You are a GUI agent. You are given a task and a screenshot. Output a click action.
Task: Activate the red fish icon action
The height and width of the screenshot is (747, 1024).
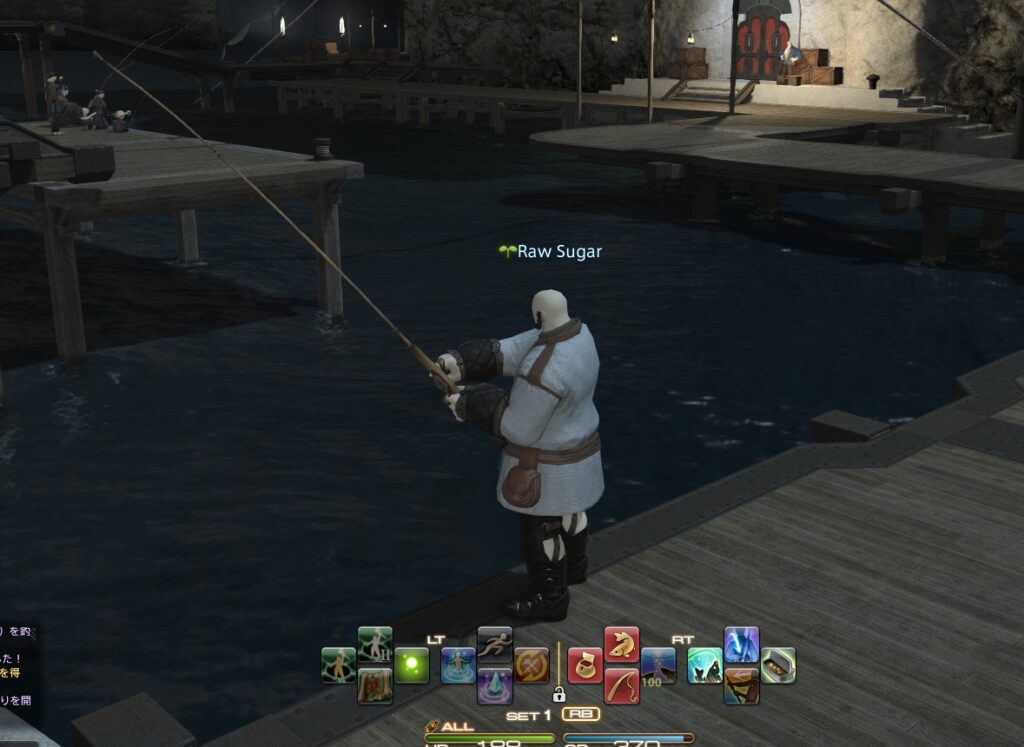pyautogui.click(x=621, y=644)
